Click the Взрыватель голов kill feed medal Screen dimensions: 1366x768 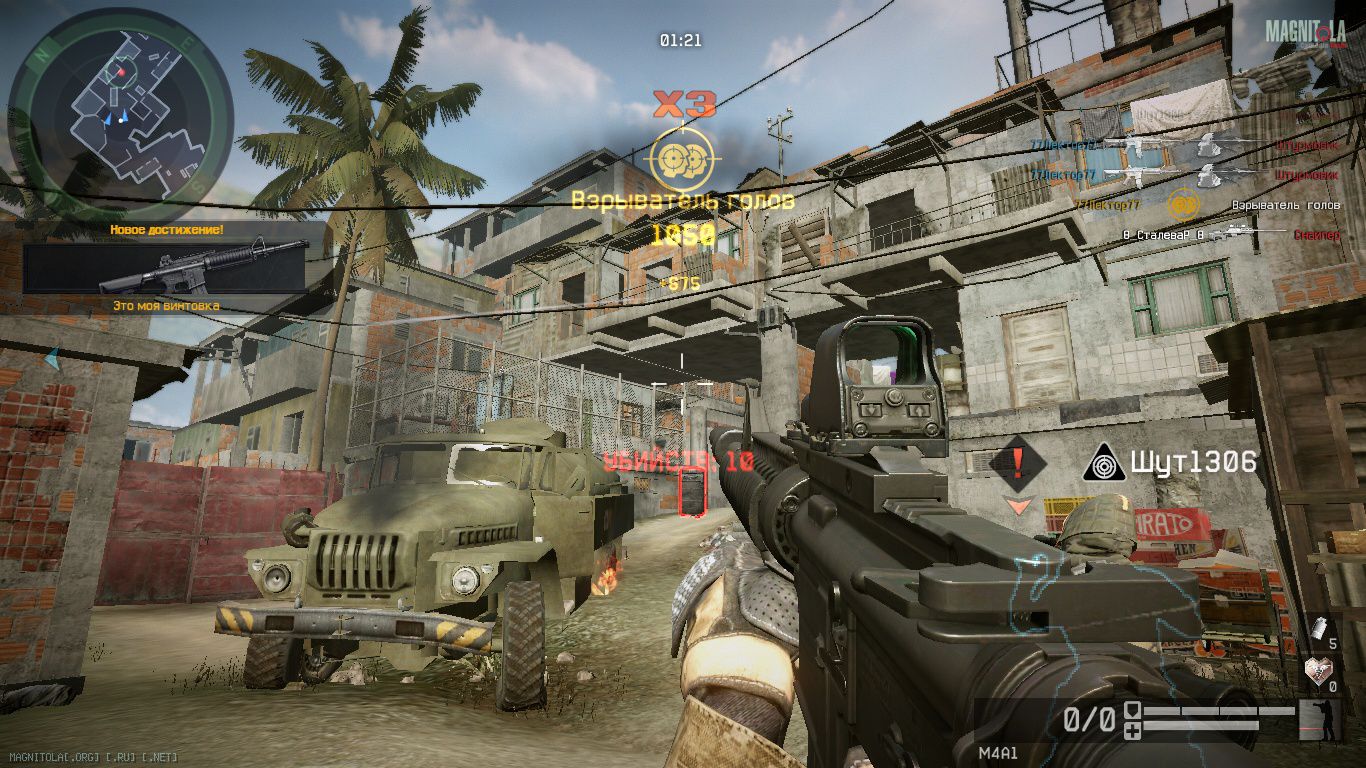tap(1183, 205)
